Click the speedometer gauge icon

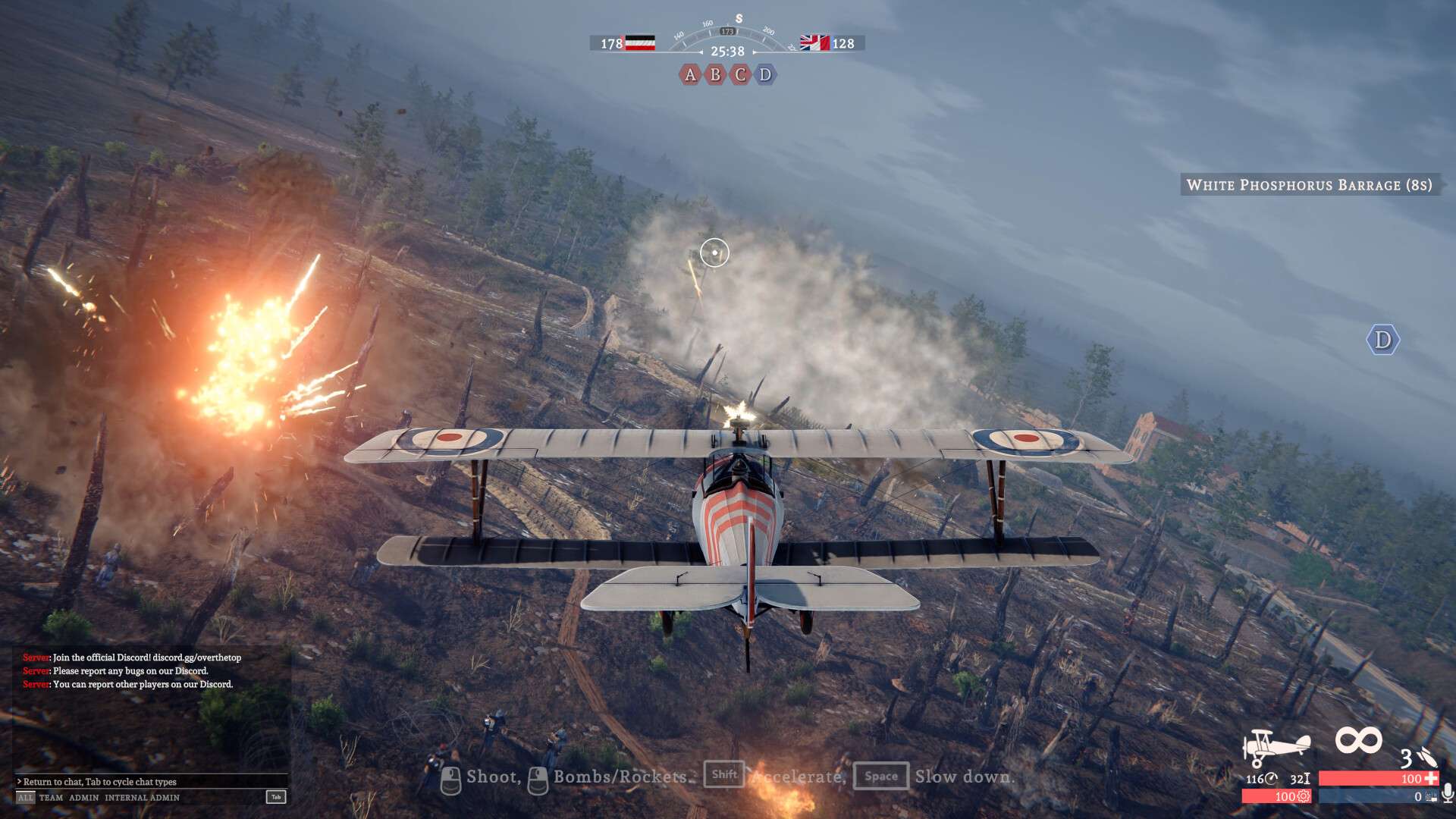tap(1271, 779)
